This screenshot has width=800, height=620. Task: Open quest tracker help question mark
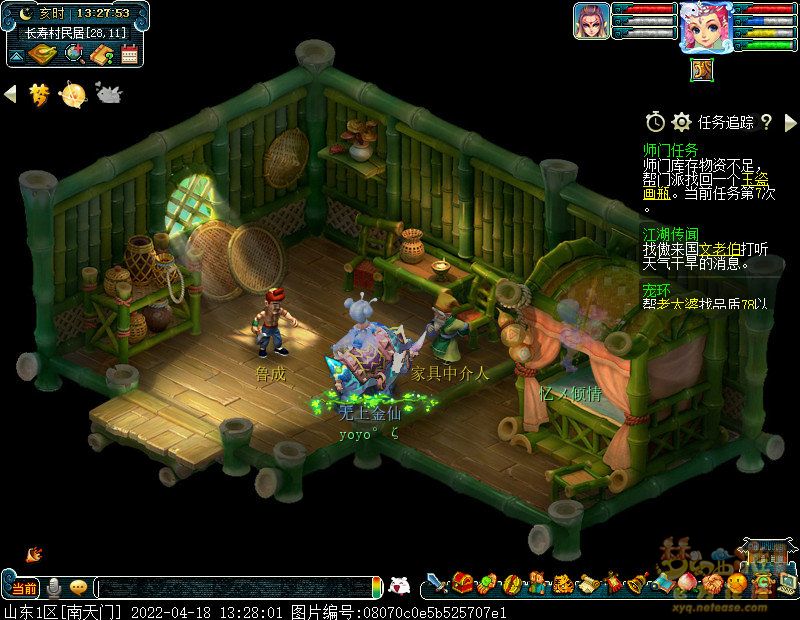pos(766,122)
